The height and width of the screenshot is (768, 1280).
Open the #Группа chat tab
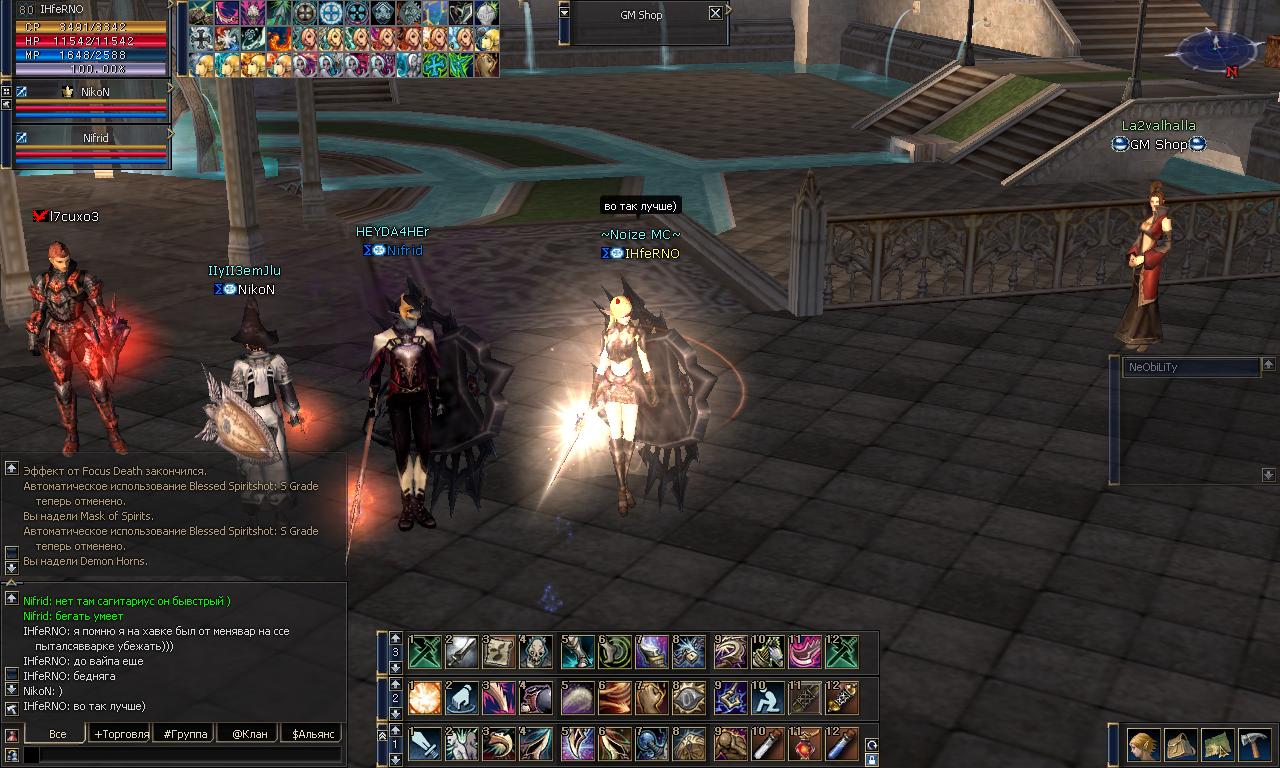click(x=185, y=734)
